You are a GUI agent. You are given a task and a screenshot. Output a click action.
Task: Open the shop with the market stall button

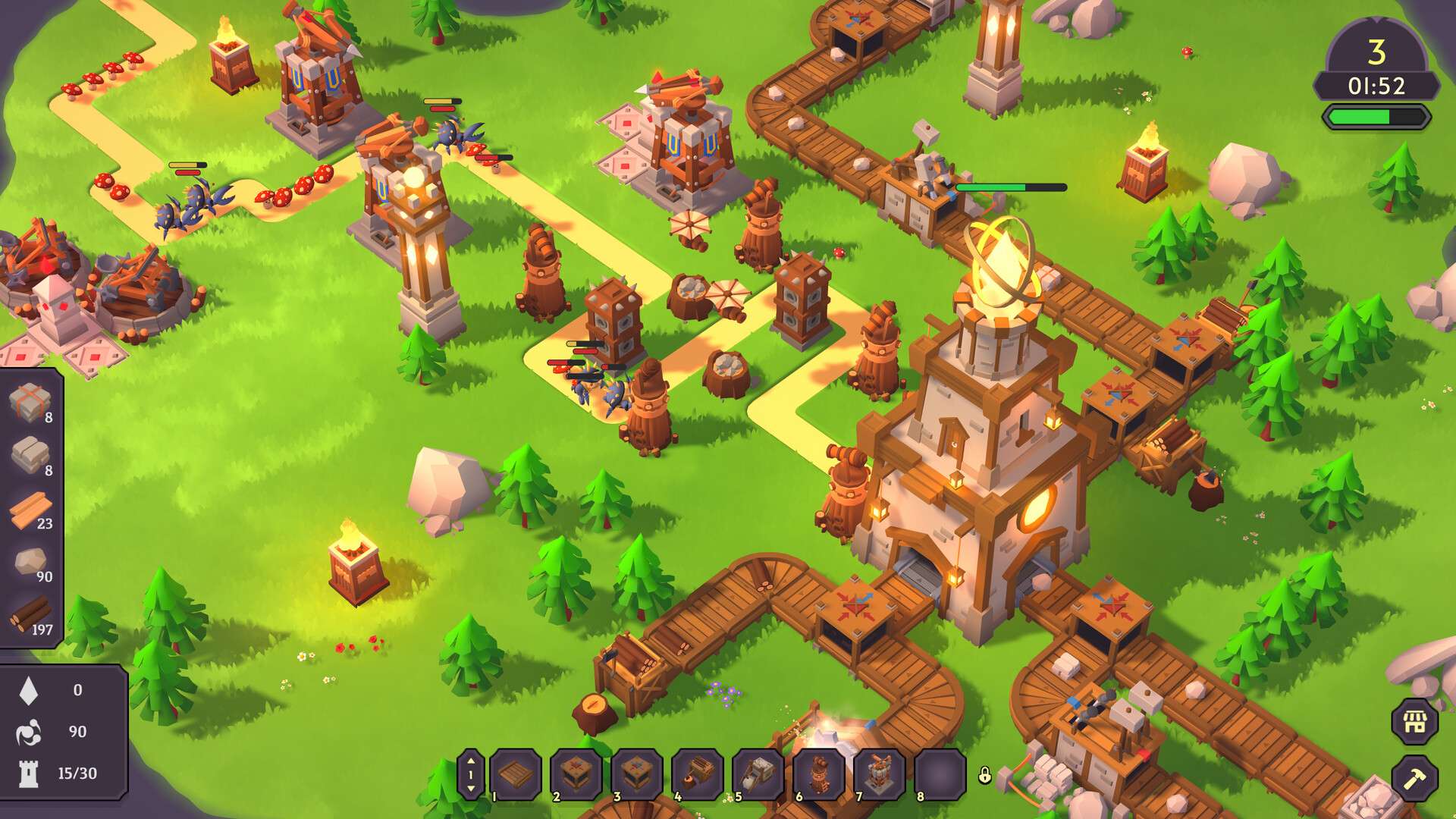[1415, 722]
